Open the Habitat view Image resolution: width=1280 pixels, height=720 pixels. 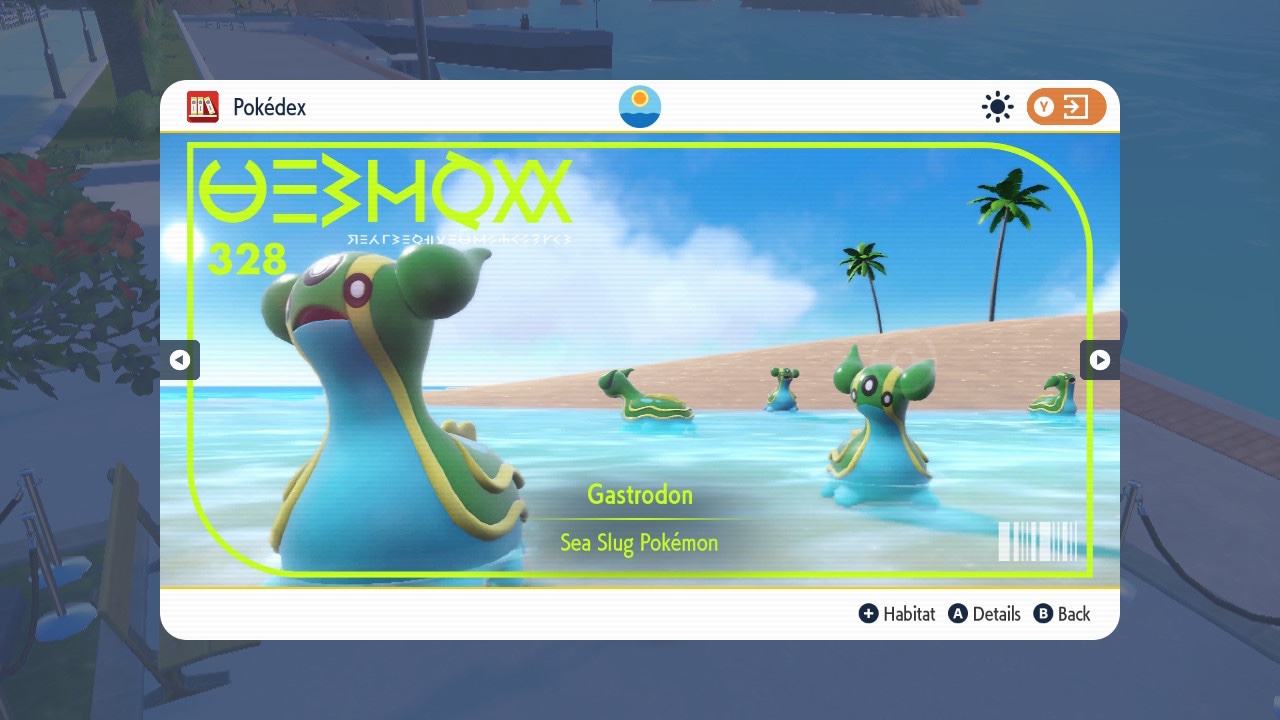897,614
